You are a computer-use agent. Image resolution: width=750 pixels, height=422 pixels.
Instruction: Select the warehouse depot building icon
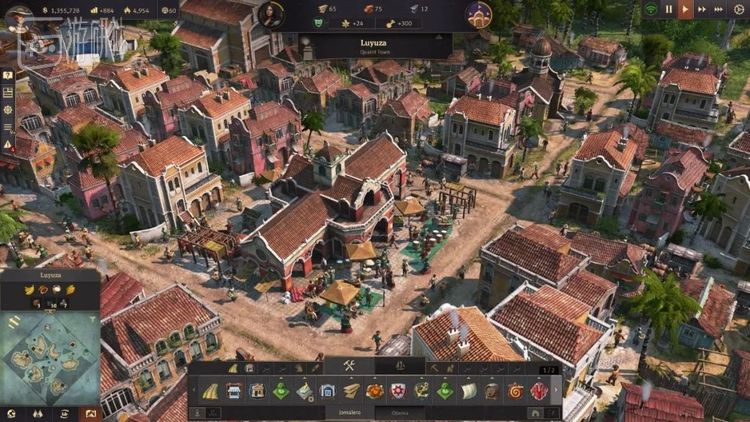pos(328,391)
